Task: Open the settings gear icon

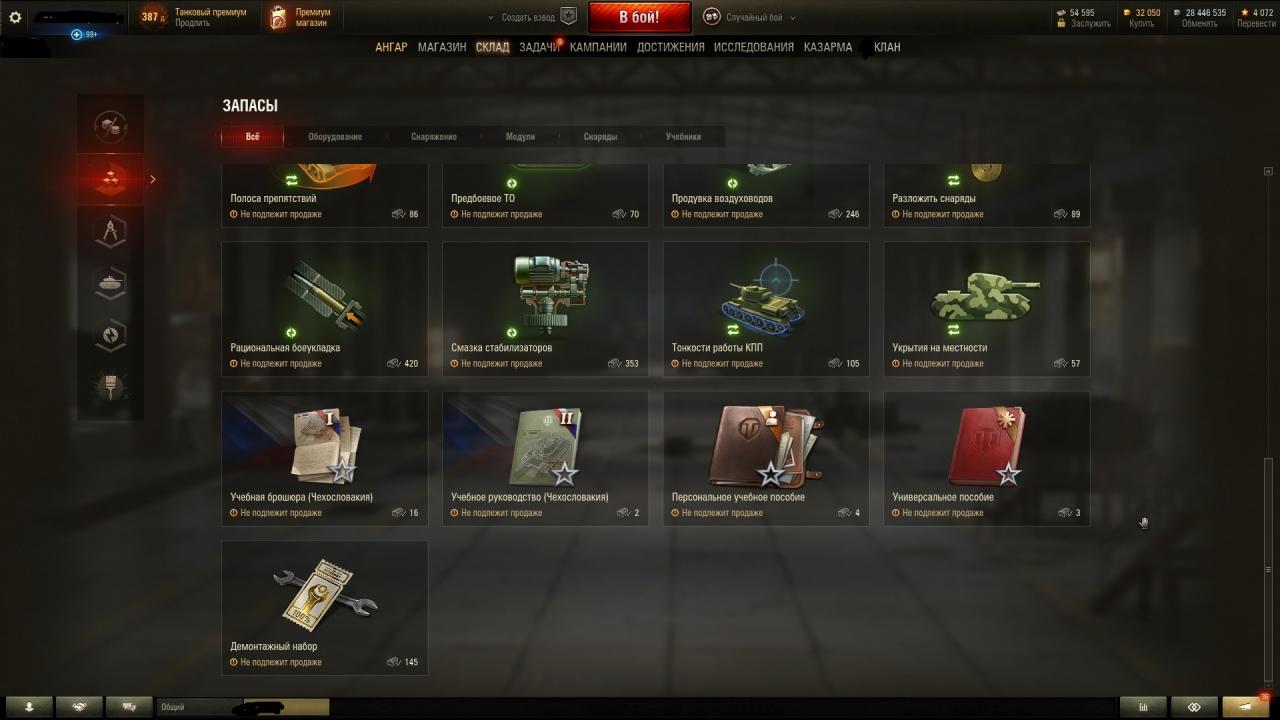Action: (15, 17)
